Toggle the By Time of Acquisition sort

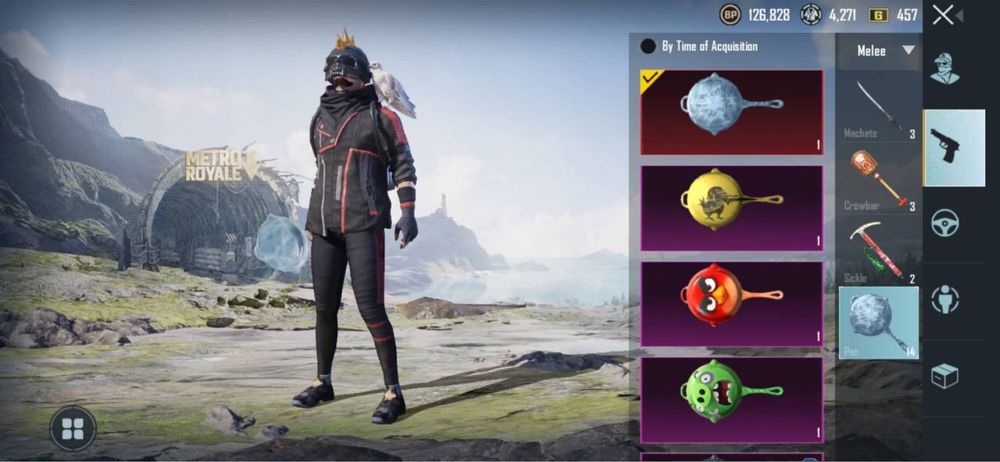pyautogui.click(x=648, y=46)
